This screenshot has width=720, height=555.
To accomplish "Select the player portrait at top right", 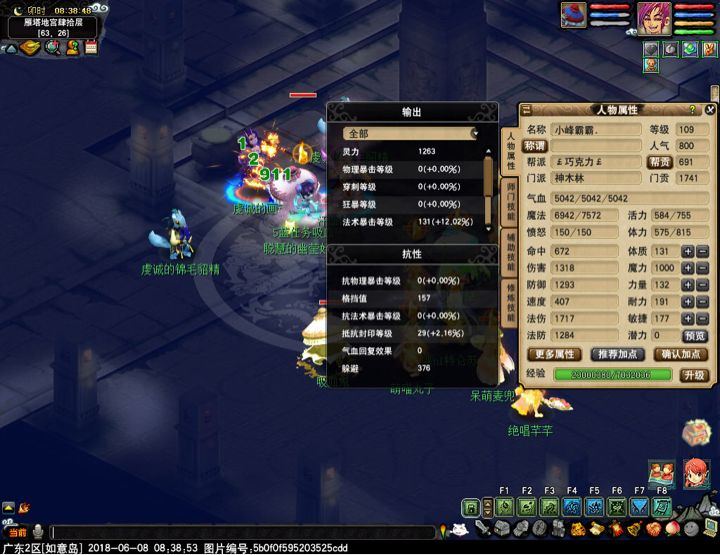I will (654, 17).
